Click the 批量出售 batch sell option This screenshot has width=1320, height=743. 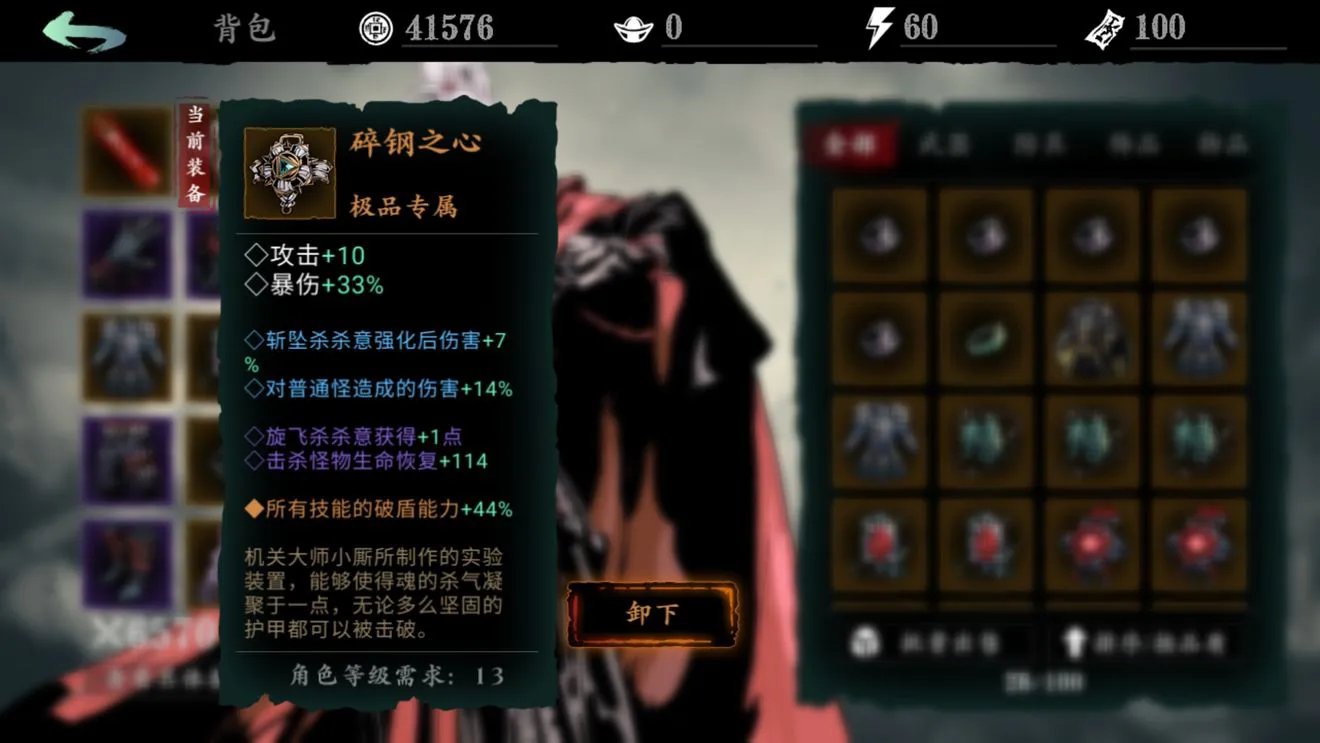(950, 643)
